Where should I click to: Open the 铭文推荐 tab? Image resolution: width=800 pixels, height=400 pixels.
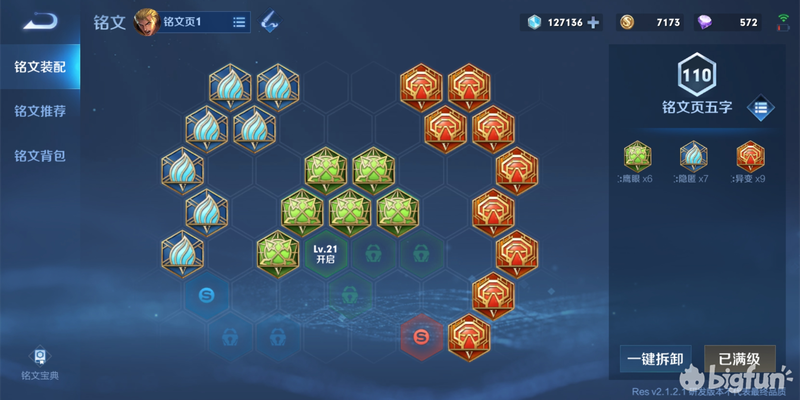pos(40,111)
